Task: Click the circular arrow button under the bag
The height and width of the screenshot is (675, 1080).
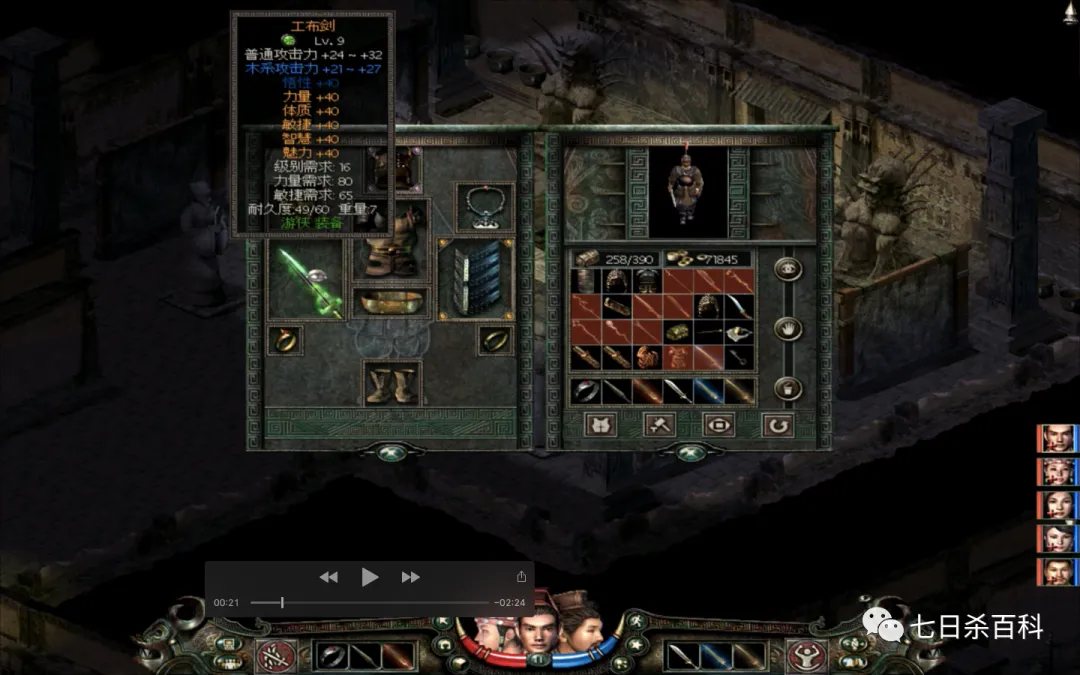Action: [777, 425]
